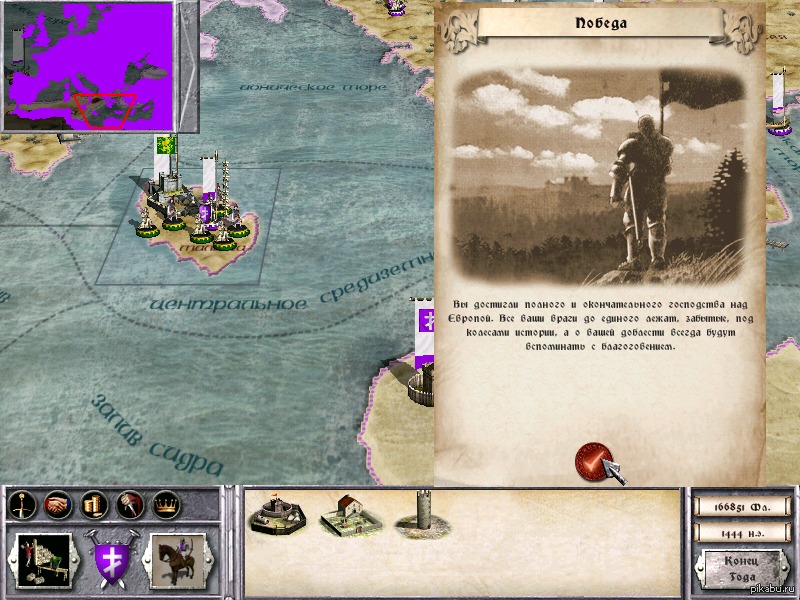Image resolution: width=800 pixels, height=600 pixels.
Task: Open the minimap of Europe
Action: coord(87,66)
